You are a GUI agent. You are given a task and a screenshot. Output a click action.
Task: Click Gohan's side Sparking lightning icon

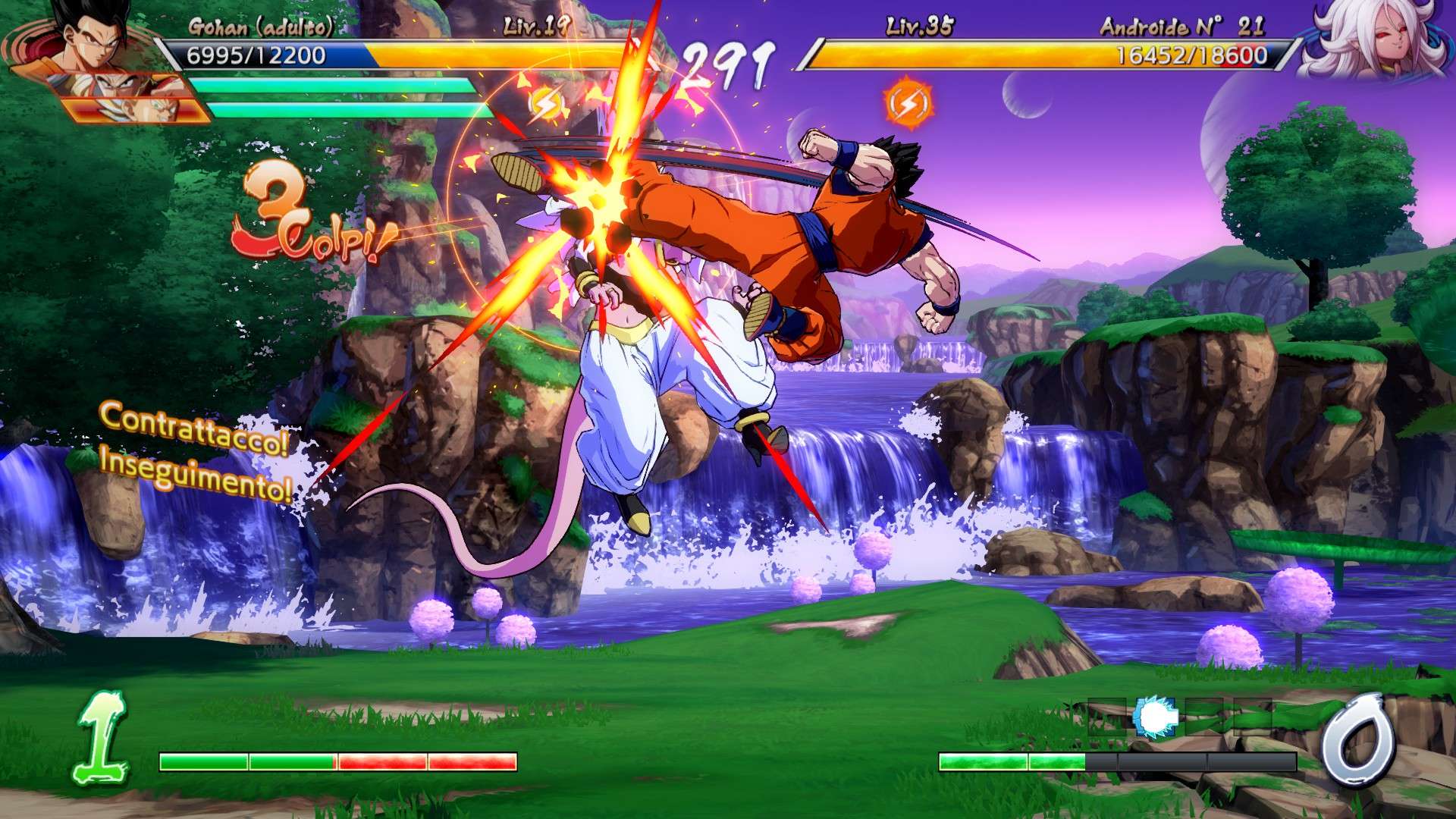tap(544, 103)
